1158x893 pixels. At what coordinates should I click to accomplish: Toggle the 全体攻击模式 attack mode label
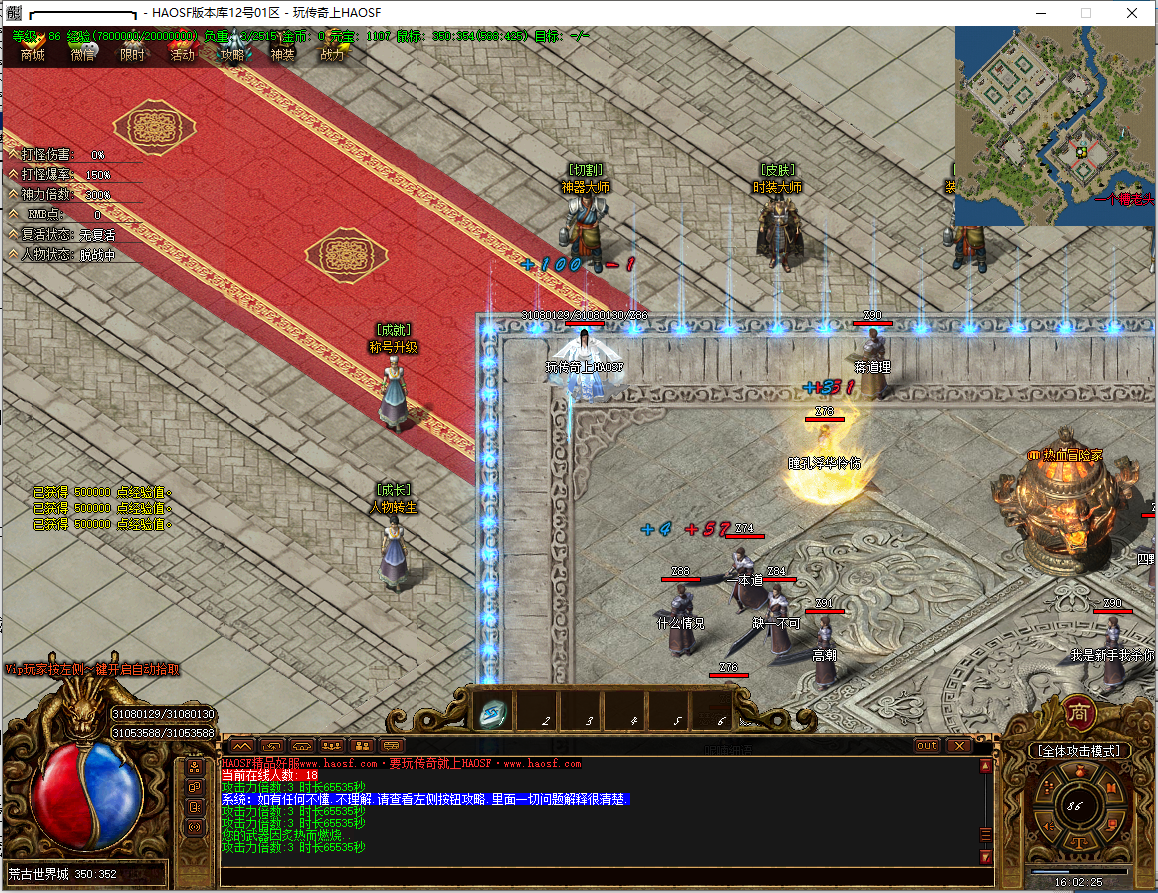tap(1080, 750)
